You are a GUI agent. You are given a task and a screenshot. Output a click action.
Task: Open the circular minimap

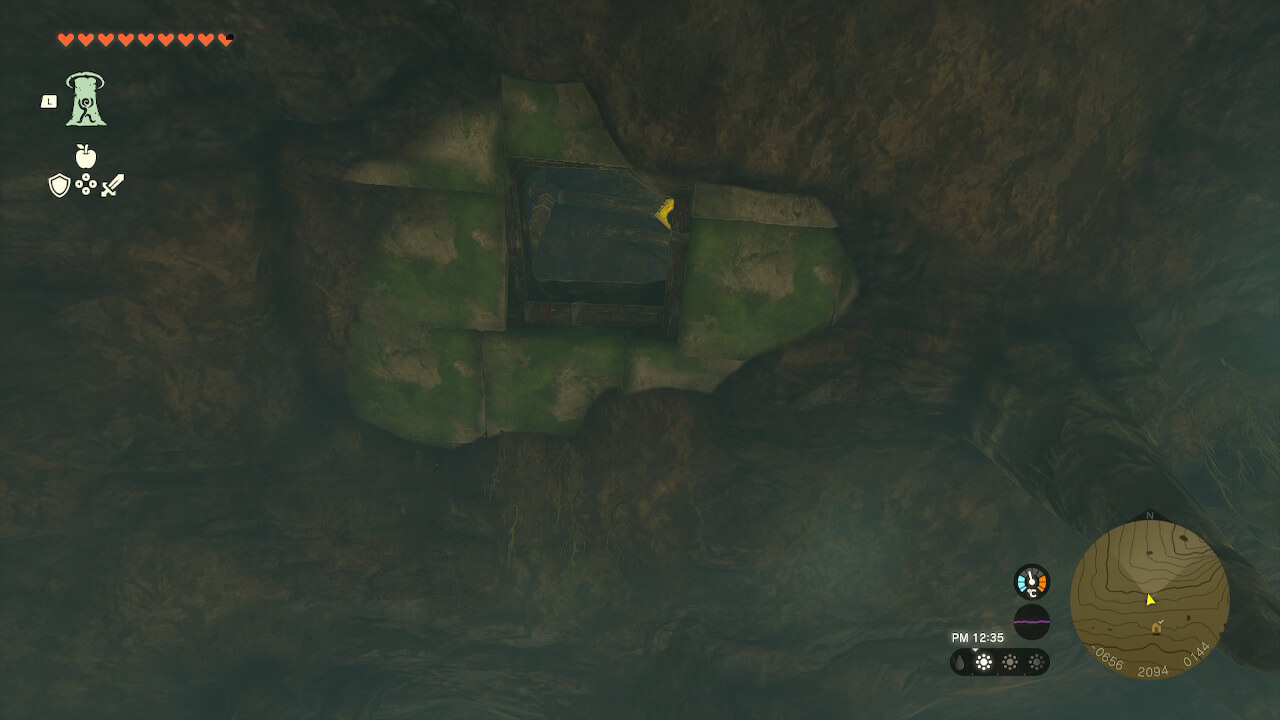click(x=1149, y=599)
